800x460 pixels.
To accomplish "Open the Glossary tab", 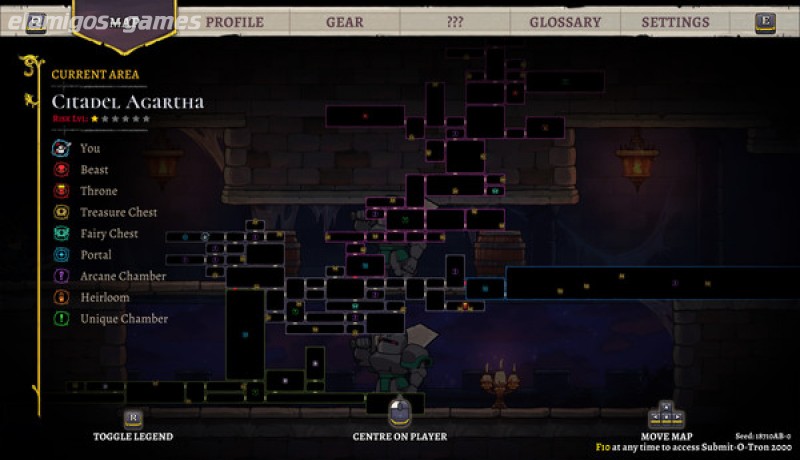I will pyautogui.click(x=565, y=22).
